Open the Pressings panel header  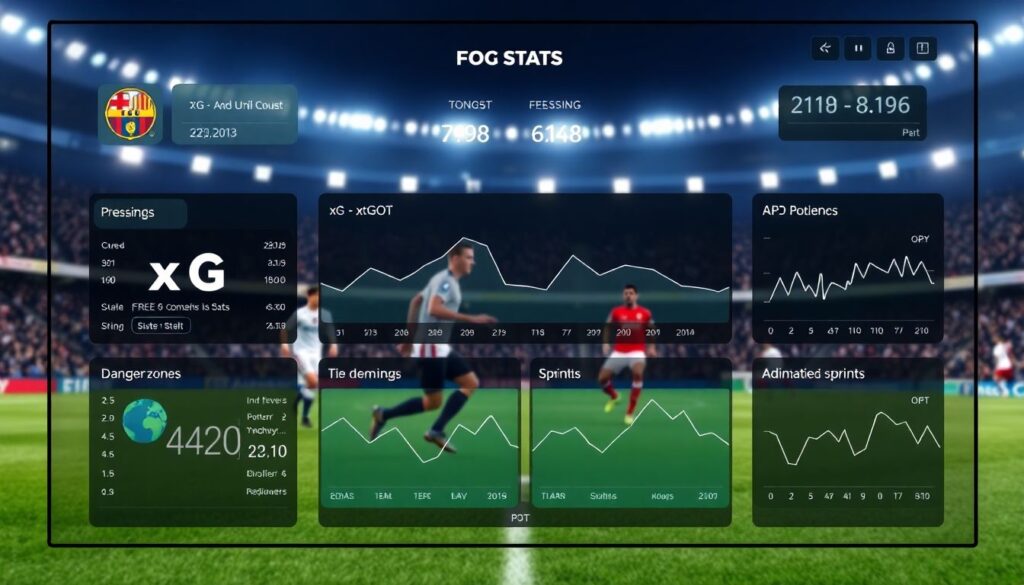pyautogui.click(x=140, y=213)
